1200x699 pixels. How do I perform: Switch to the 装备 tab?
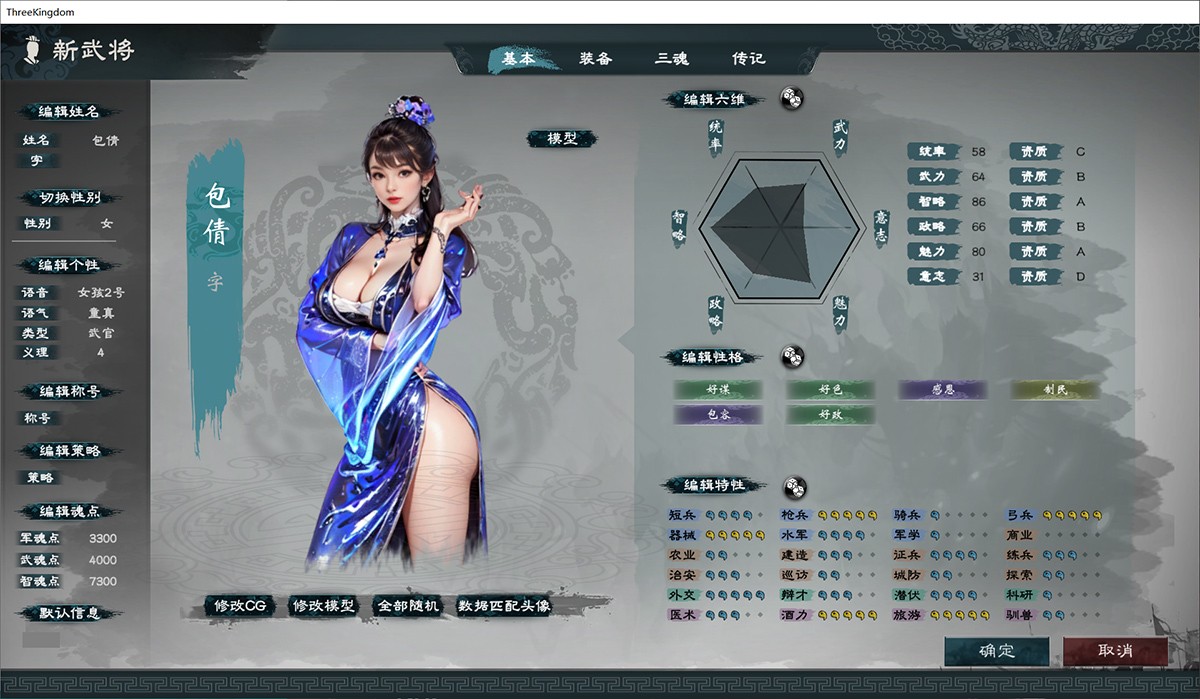(595, 58)
